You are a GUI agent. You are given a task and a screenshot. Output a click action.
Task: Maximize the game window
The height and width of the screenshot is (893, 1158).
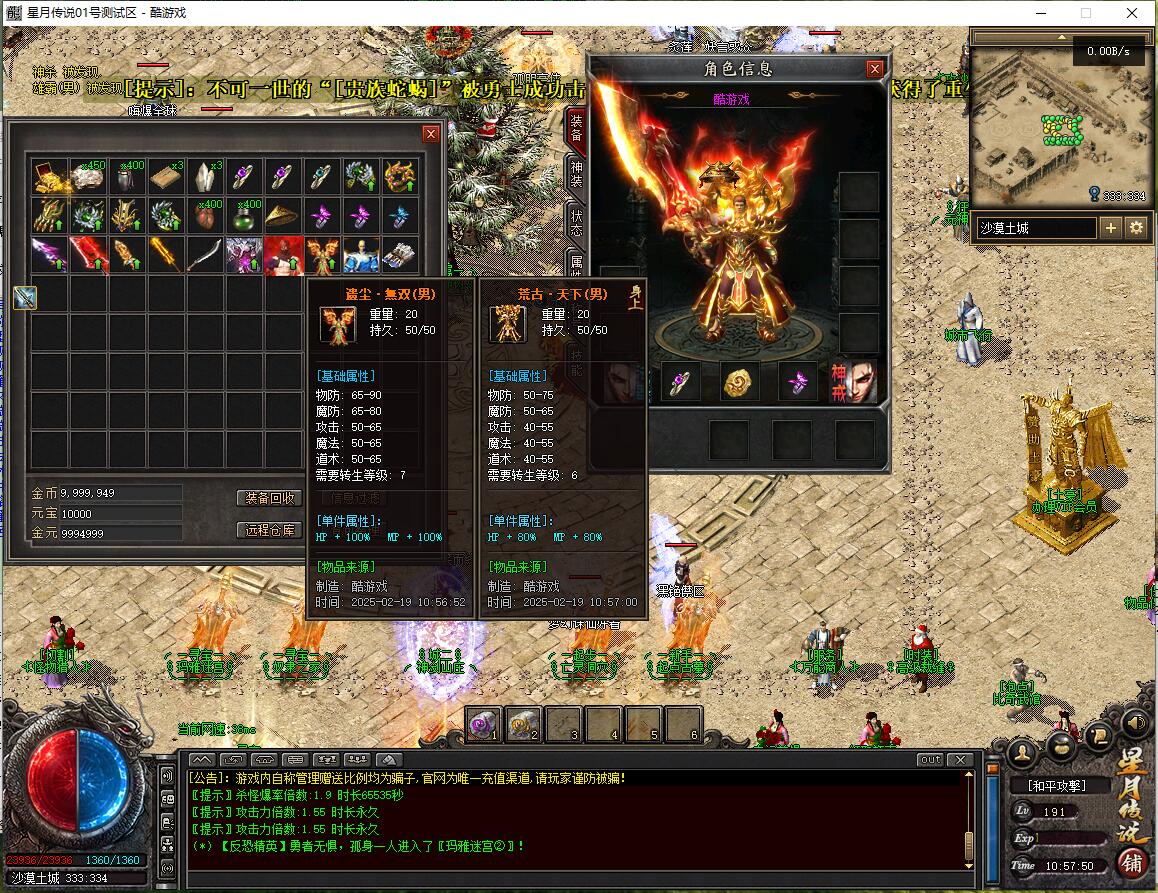1086,13
